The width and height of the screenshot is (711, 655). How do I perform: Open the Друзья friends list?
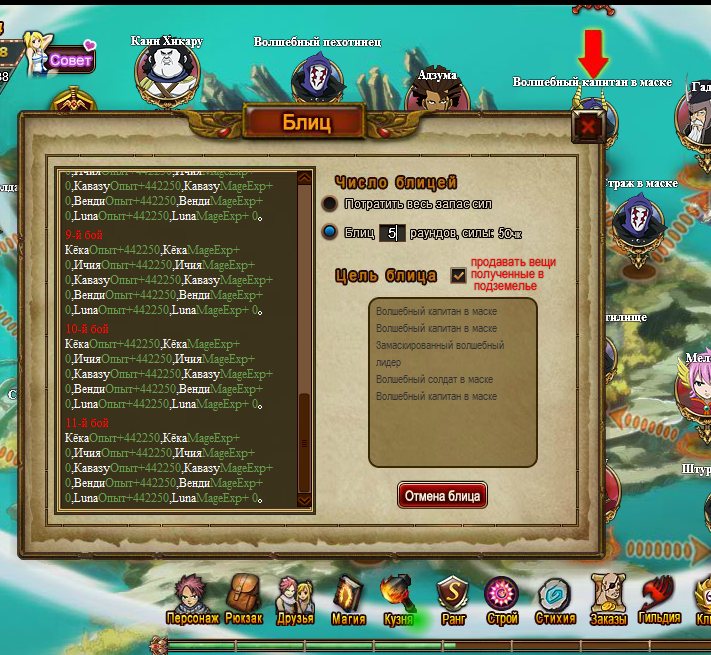pos(295,600)
